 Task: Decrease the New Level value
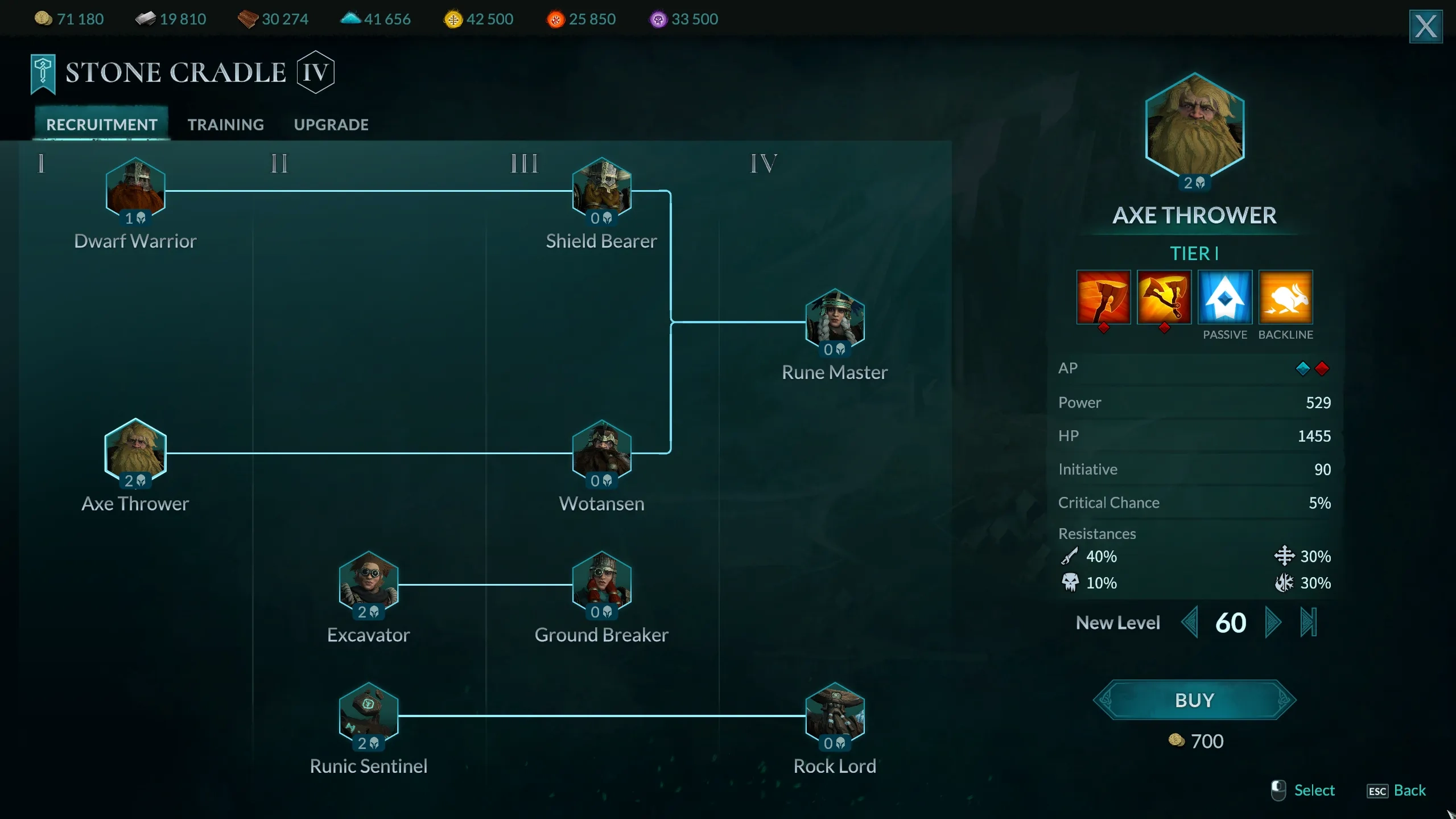click(x=1189, y=622)
